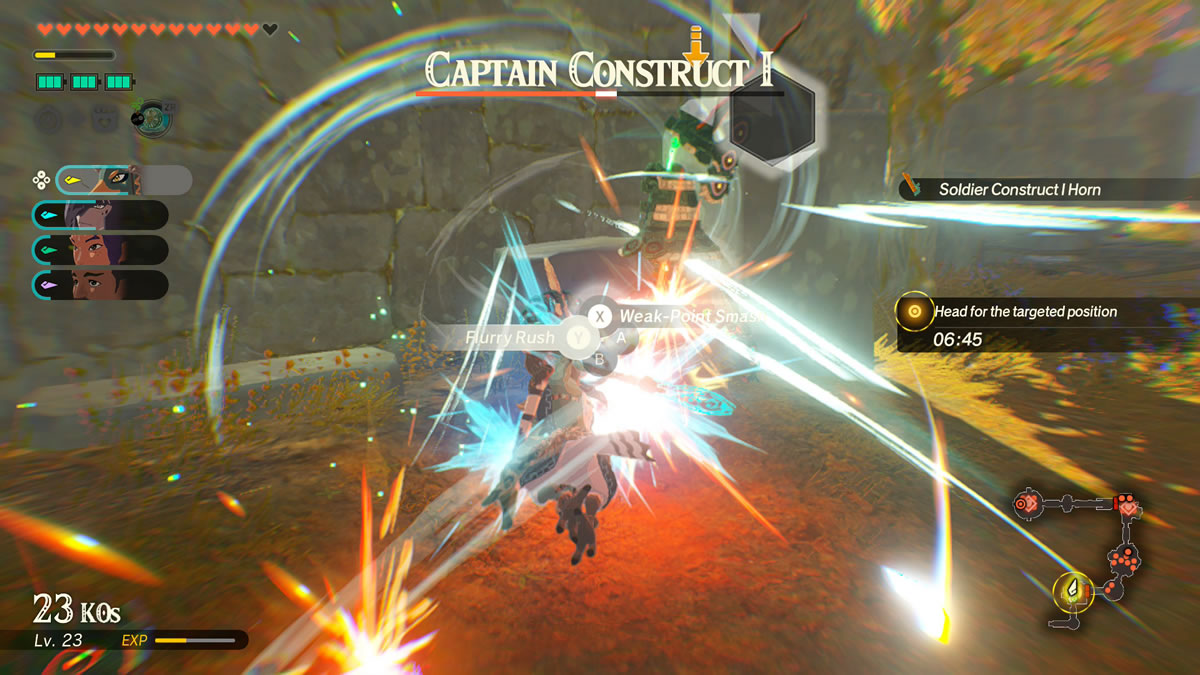Switch to the character with cyan marker
This screenshot has width=1200, height=675.
pos(100,215)
